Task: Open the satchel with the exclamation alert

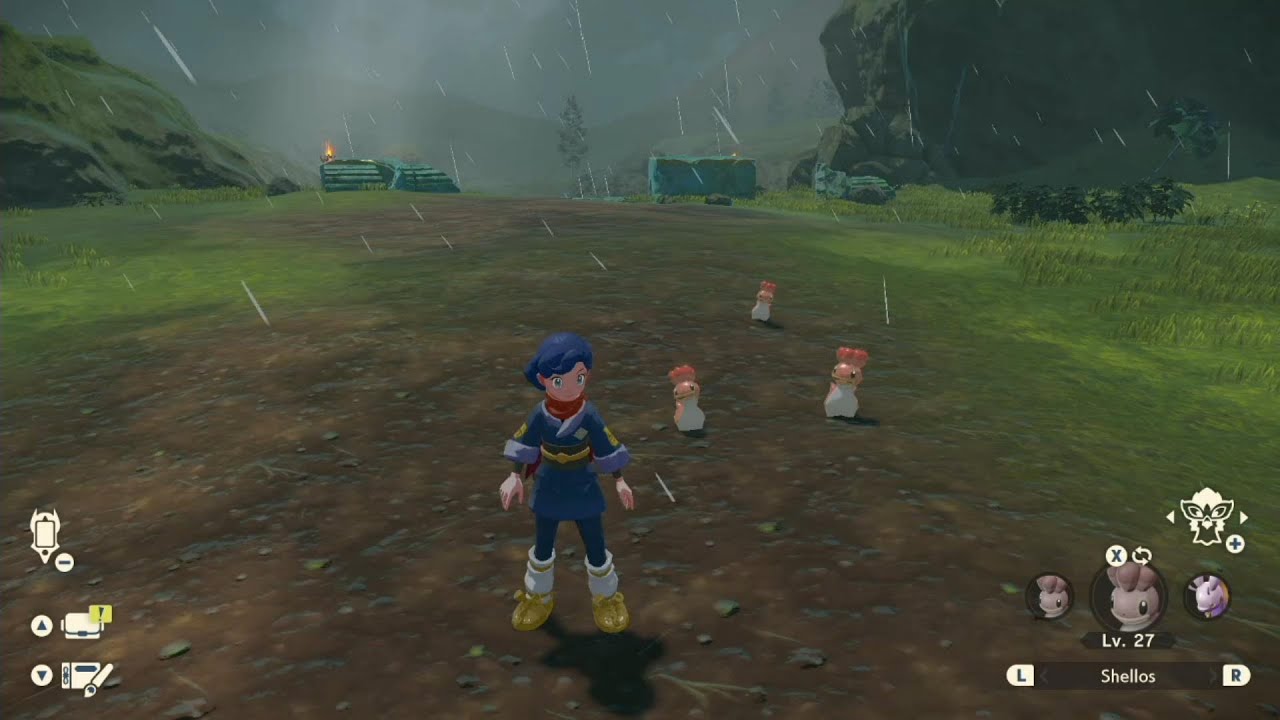Action: click(x=83, y=625)
